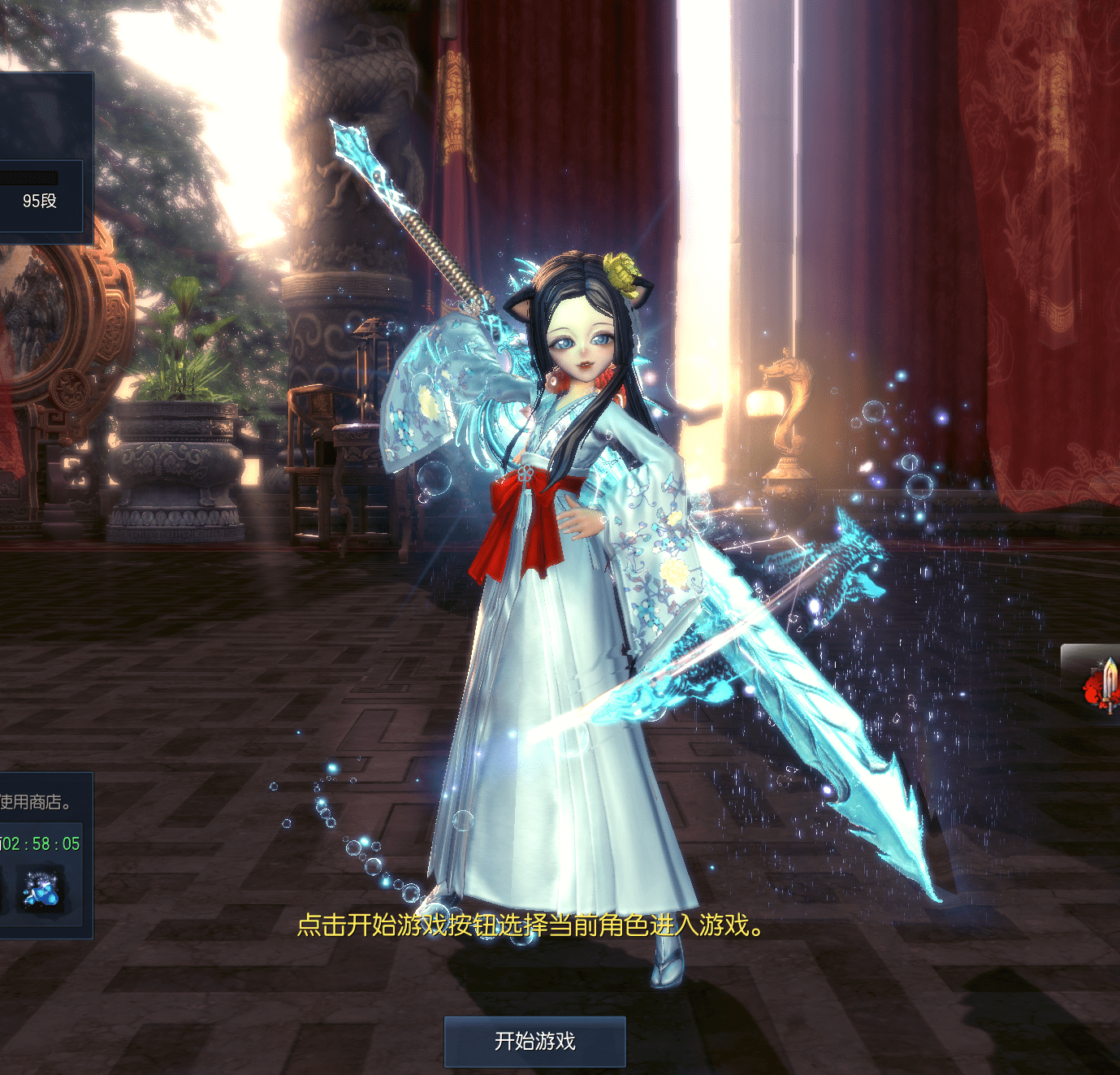This screenshot has width=1120, height=1075.
Task: Select the 95段 character entry
Action: (40, 200)
